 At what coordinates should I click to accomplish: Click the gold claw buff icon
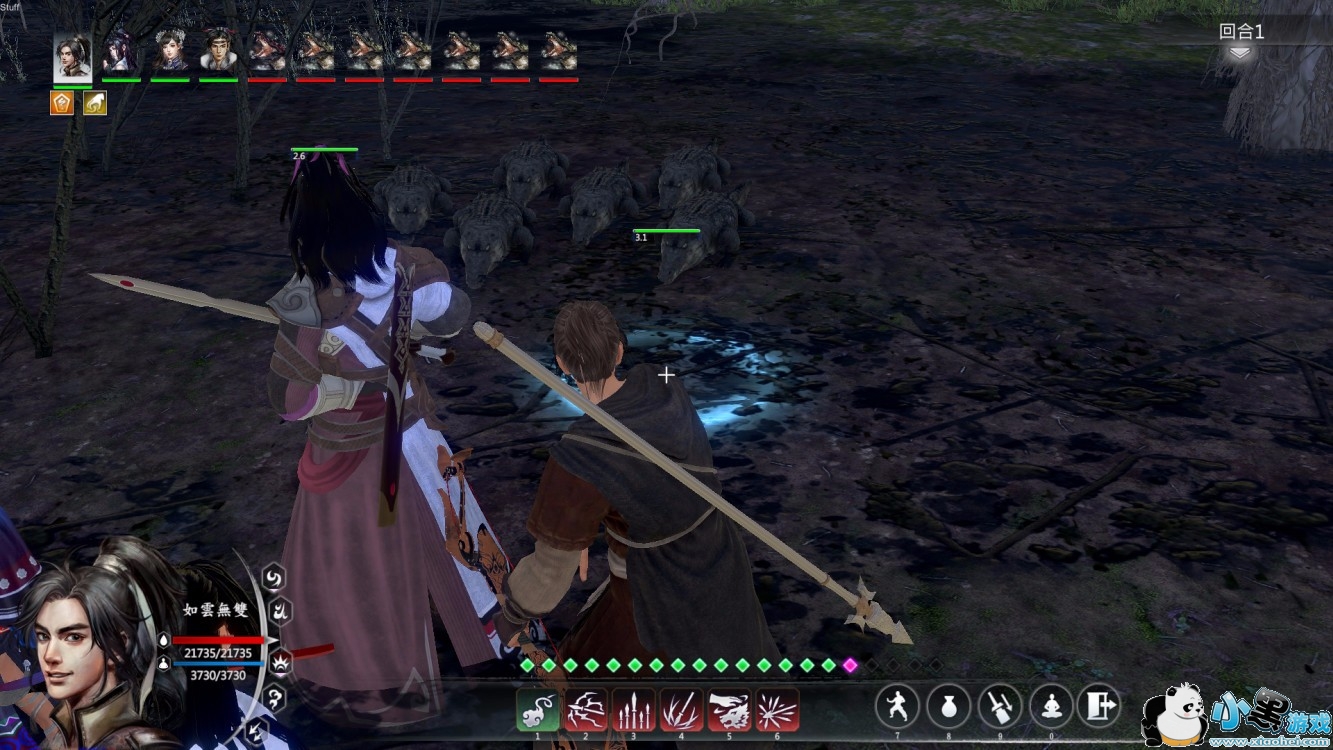click(95, 102)
